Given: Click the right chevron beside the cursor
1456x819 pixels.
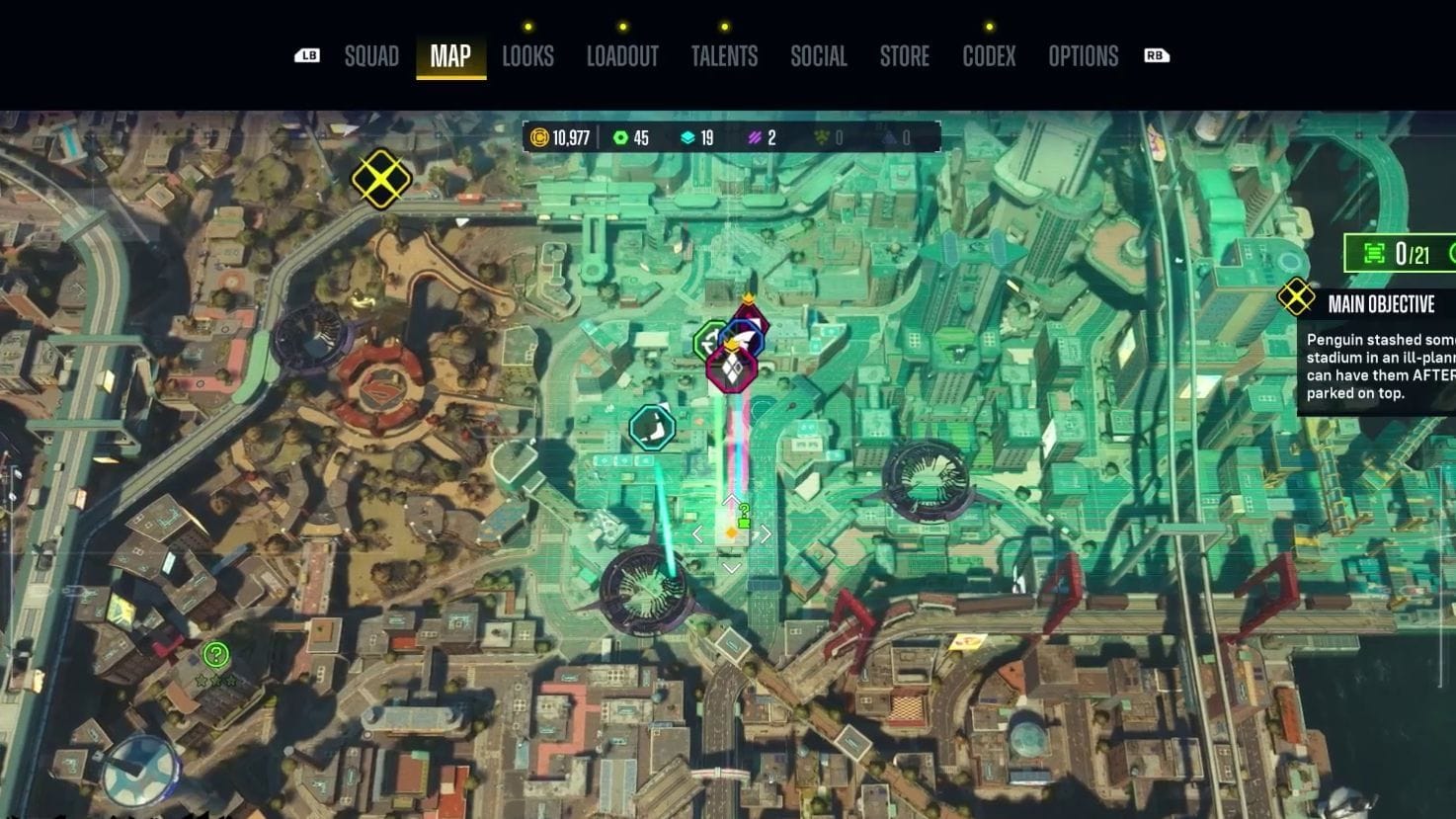Looking at the screenshot, I should tap(764, 533).
